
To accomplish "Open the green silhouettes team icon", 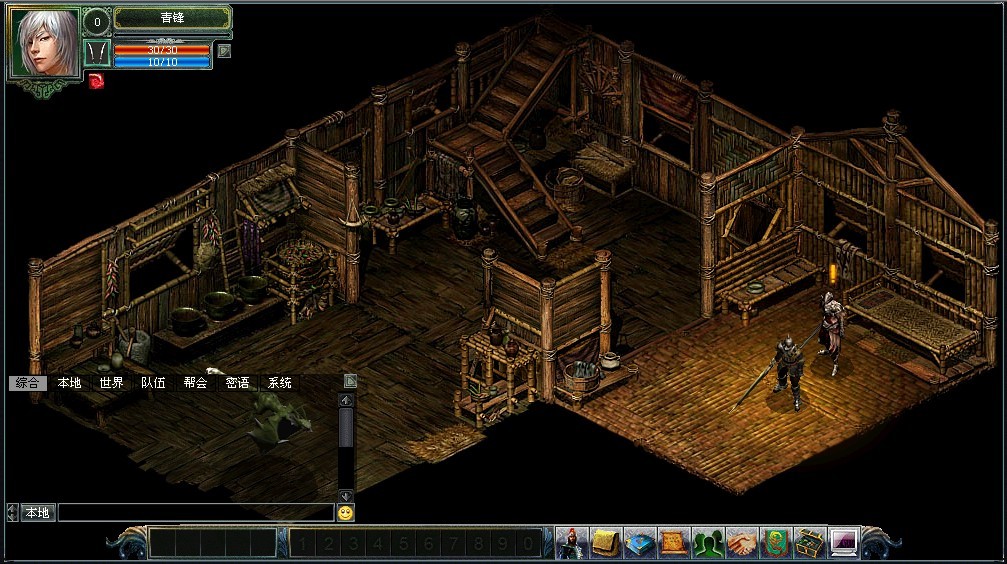I will (x=707, y=542).
